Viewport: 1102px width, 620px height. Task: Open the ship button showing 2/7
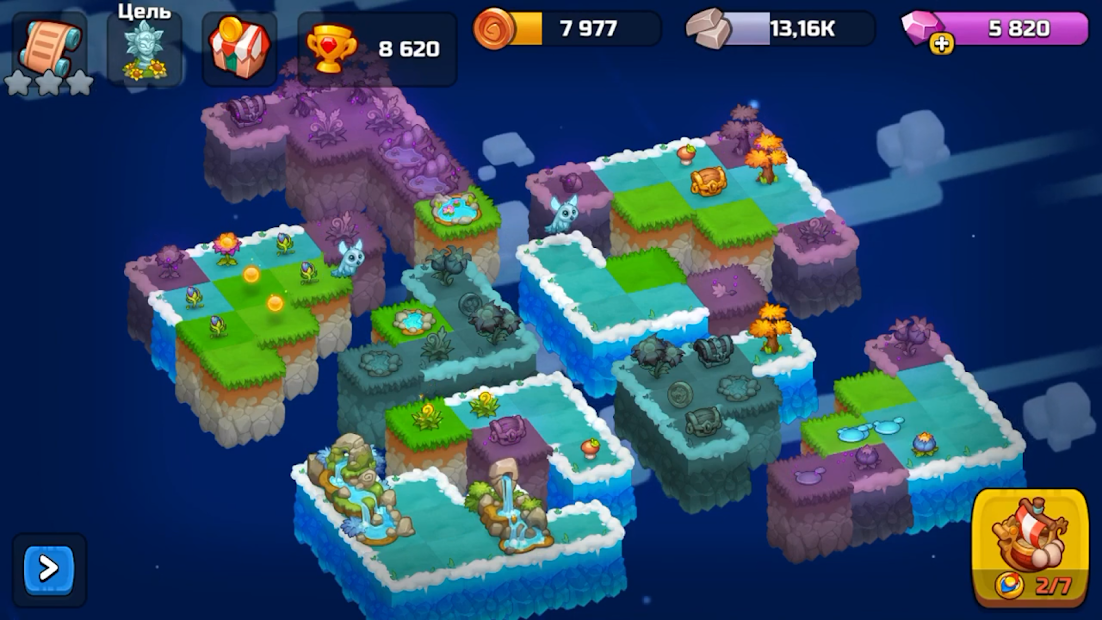pos(1030,548)
